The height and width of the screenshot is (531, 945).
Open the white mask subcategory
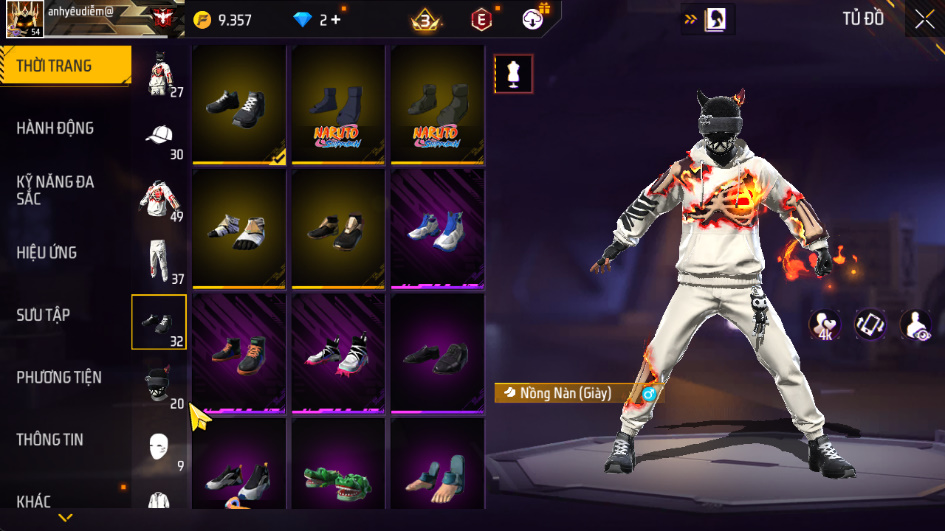pyautogui.click(x=158, y=447)
